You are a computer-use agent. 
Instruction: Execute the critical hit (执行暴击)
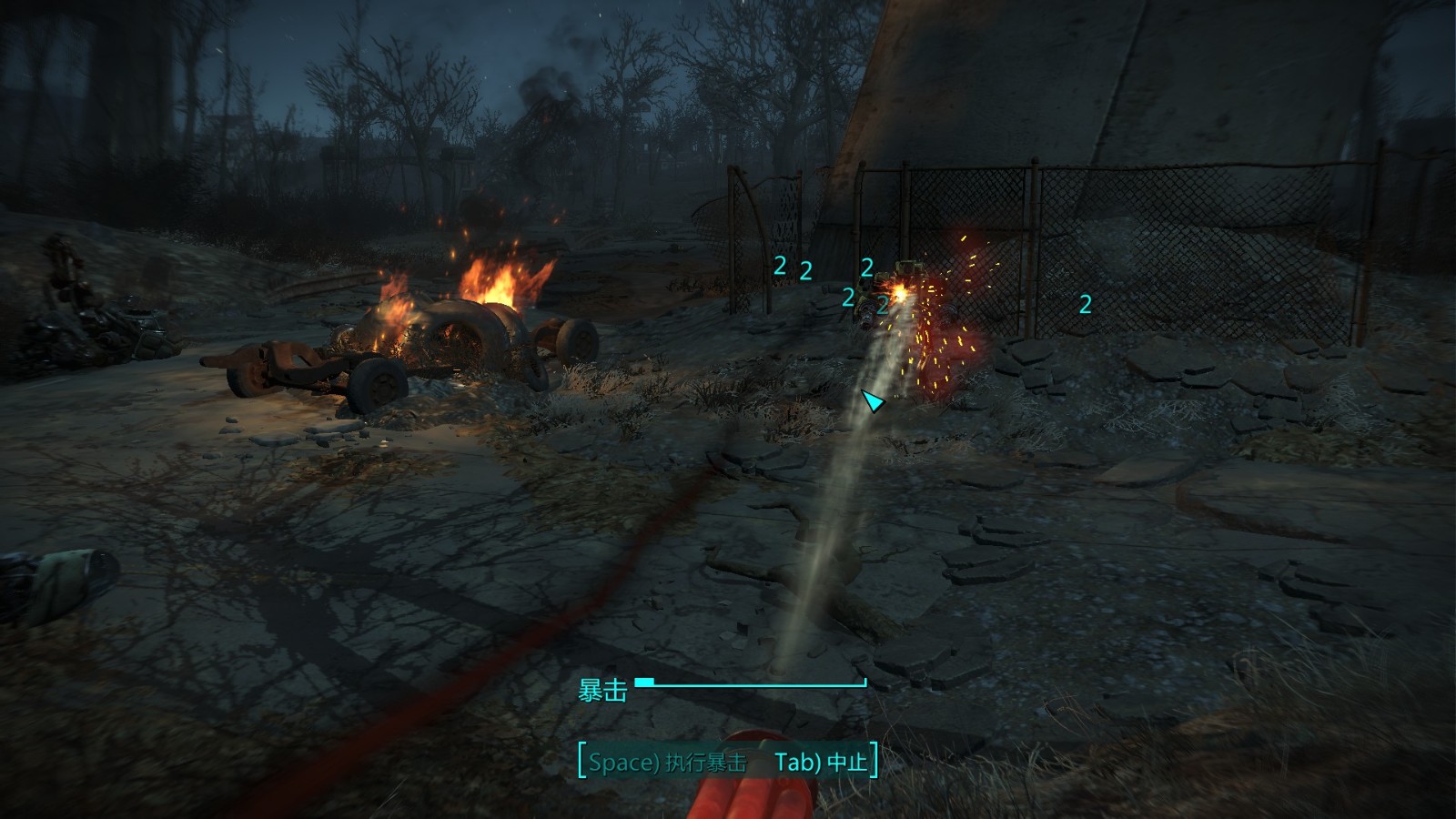667,762
